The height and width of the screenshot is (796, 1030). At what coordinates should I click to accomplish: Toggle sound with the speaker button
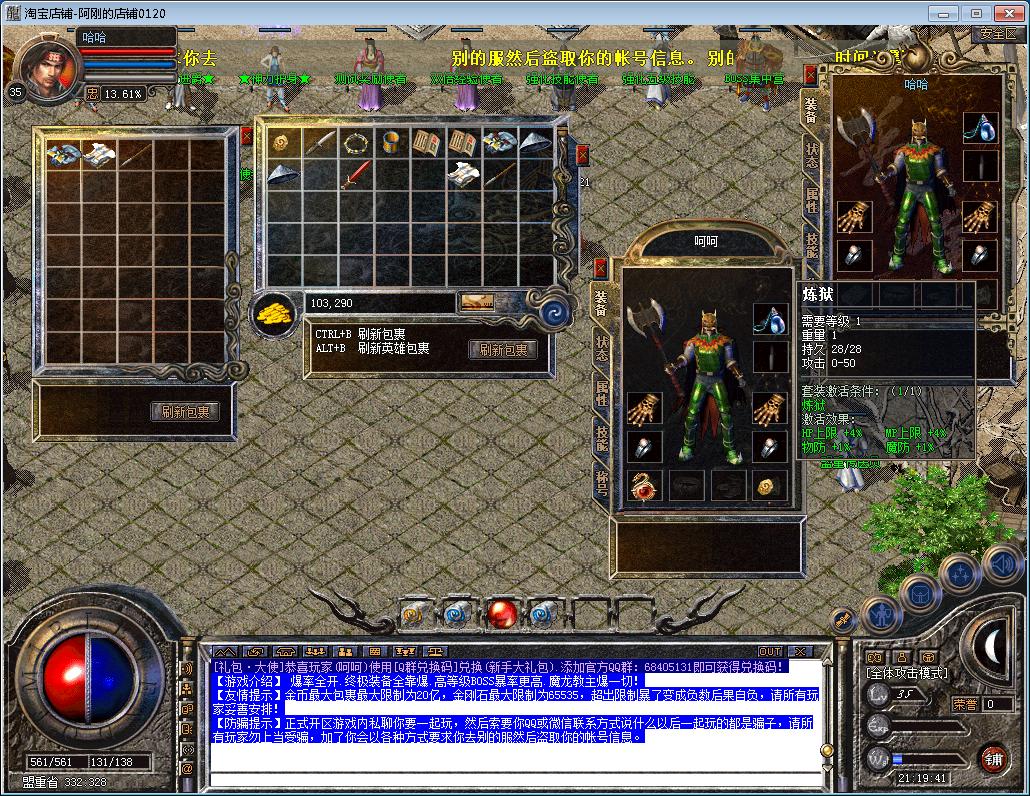point(1001,564)
